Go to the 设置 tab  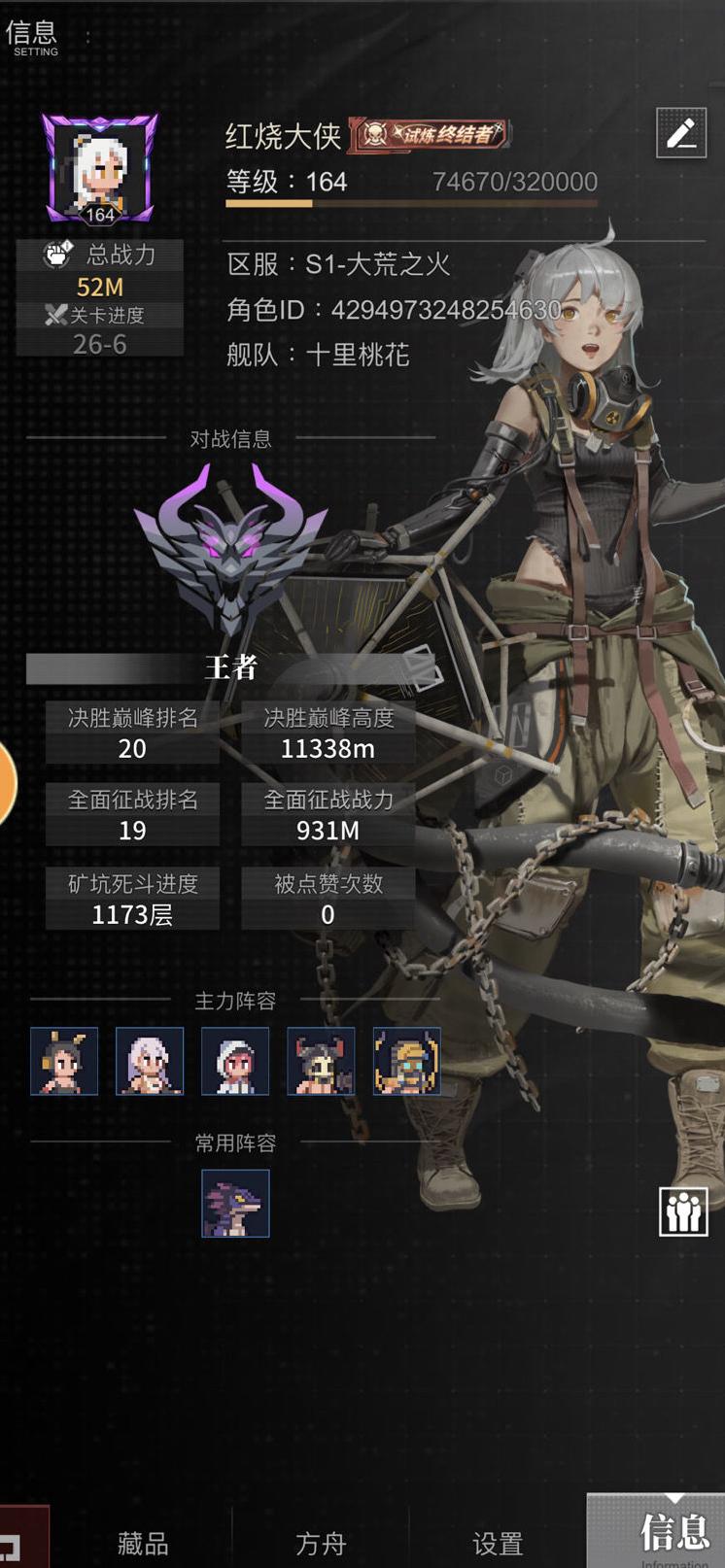pyautogui.click(x=497, y=1542)
